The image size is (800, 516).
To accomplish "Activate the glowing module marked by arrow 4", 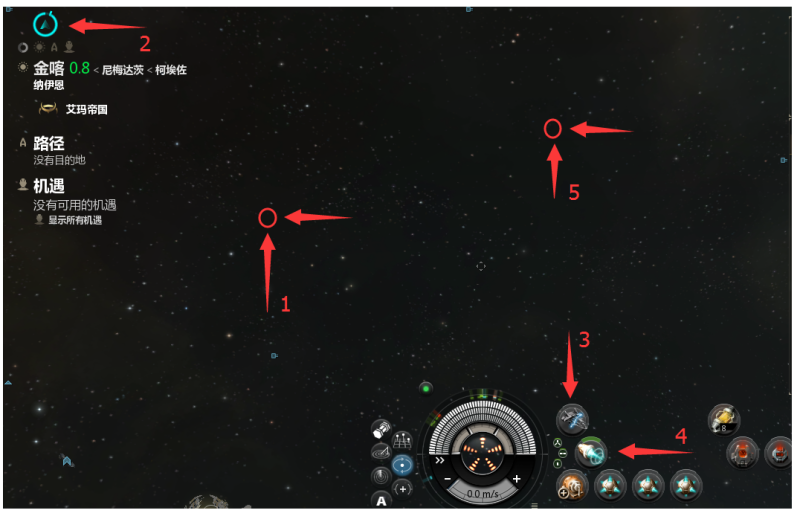I will pos(591,453).
